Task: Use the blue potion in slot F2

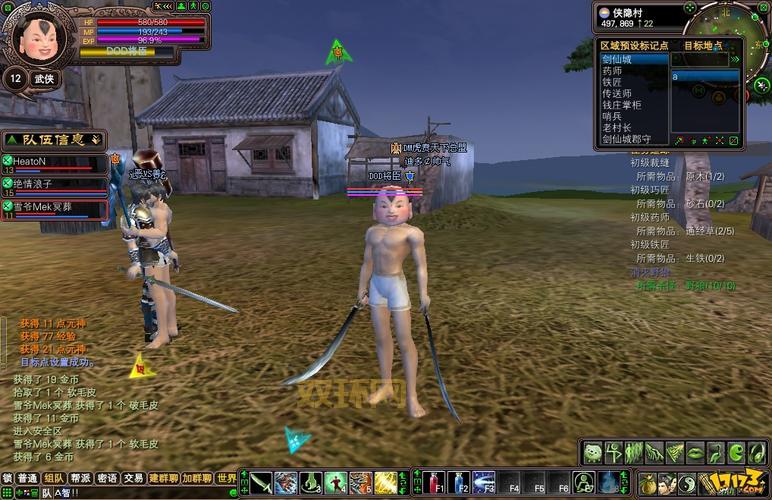Action: [459, 482]
